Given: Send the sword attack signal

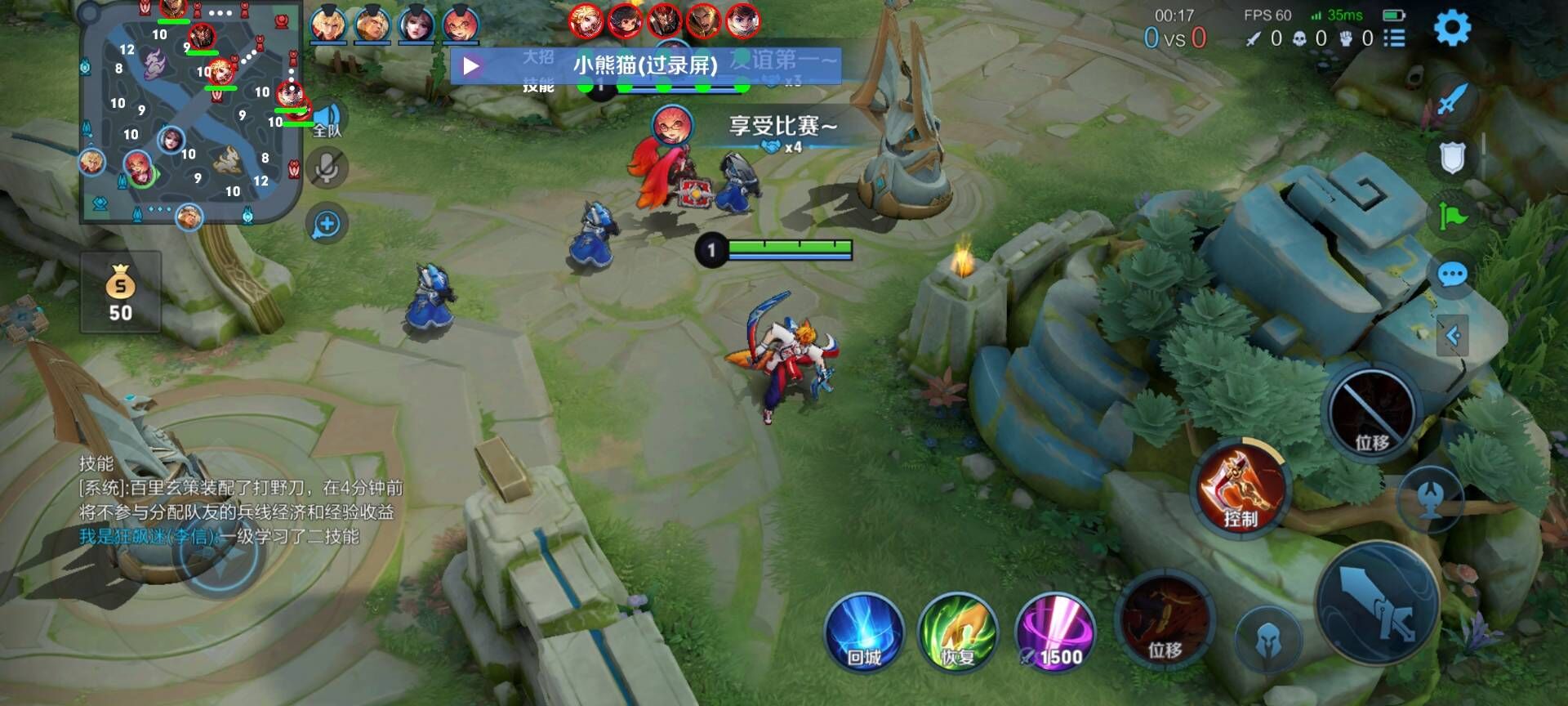Looking at the screenshot, I should click(x=1452, y=101).
